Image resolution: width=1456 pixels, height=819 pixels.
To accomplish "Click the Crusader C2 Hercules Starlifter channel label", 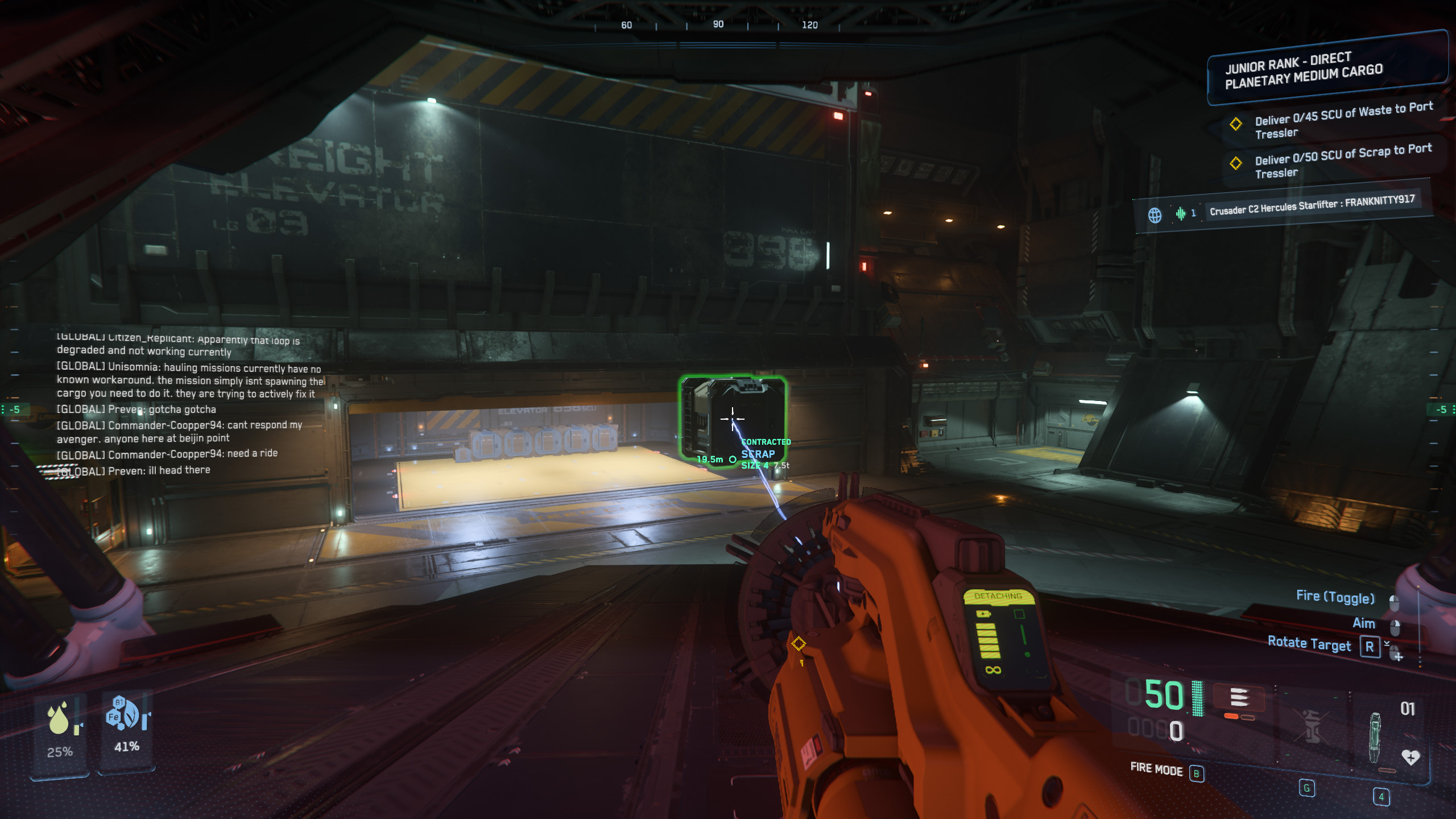I will tap(1312, 205).
